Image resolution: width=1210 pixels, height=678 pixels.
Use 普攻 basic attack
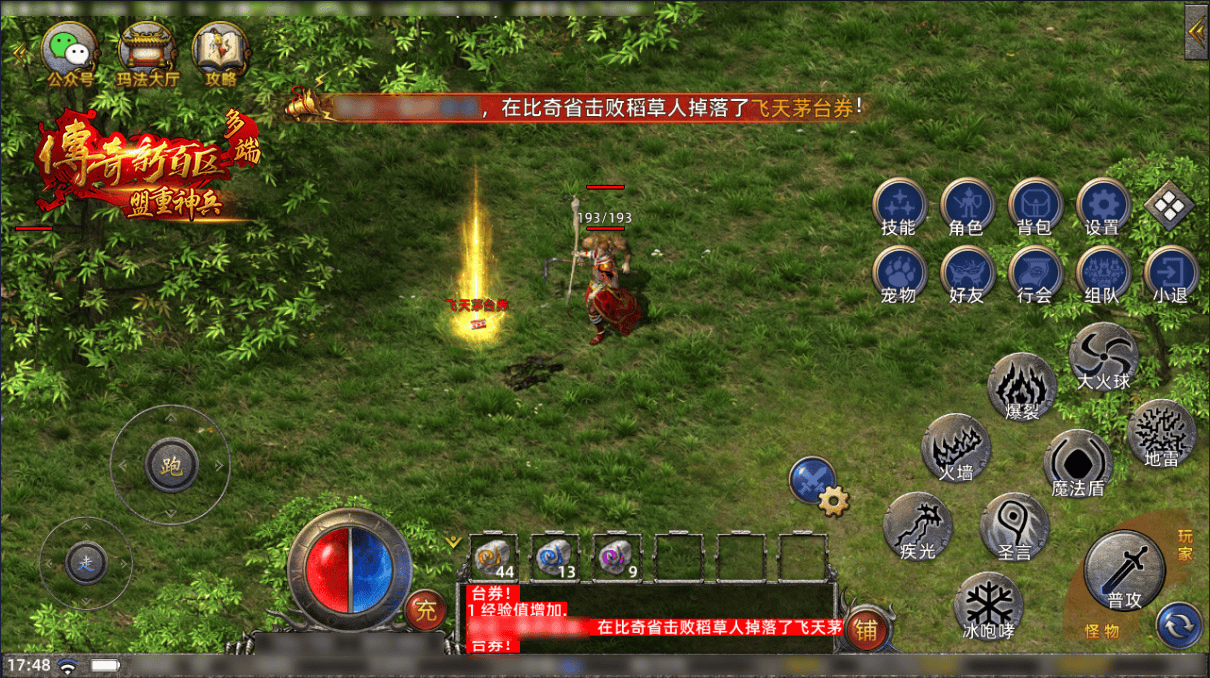[1124, 570]
